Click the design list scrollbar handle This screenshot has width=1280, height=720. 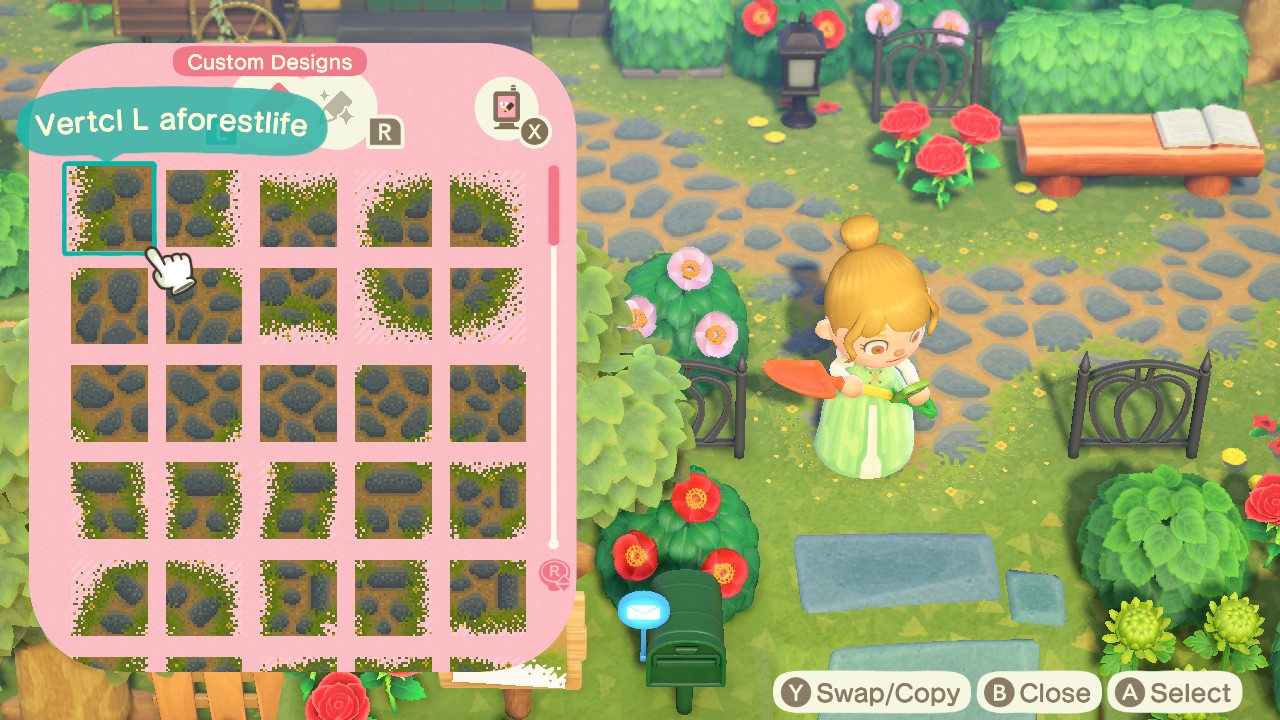pos(554,206)
